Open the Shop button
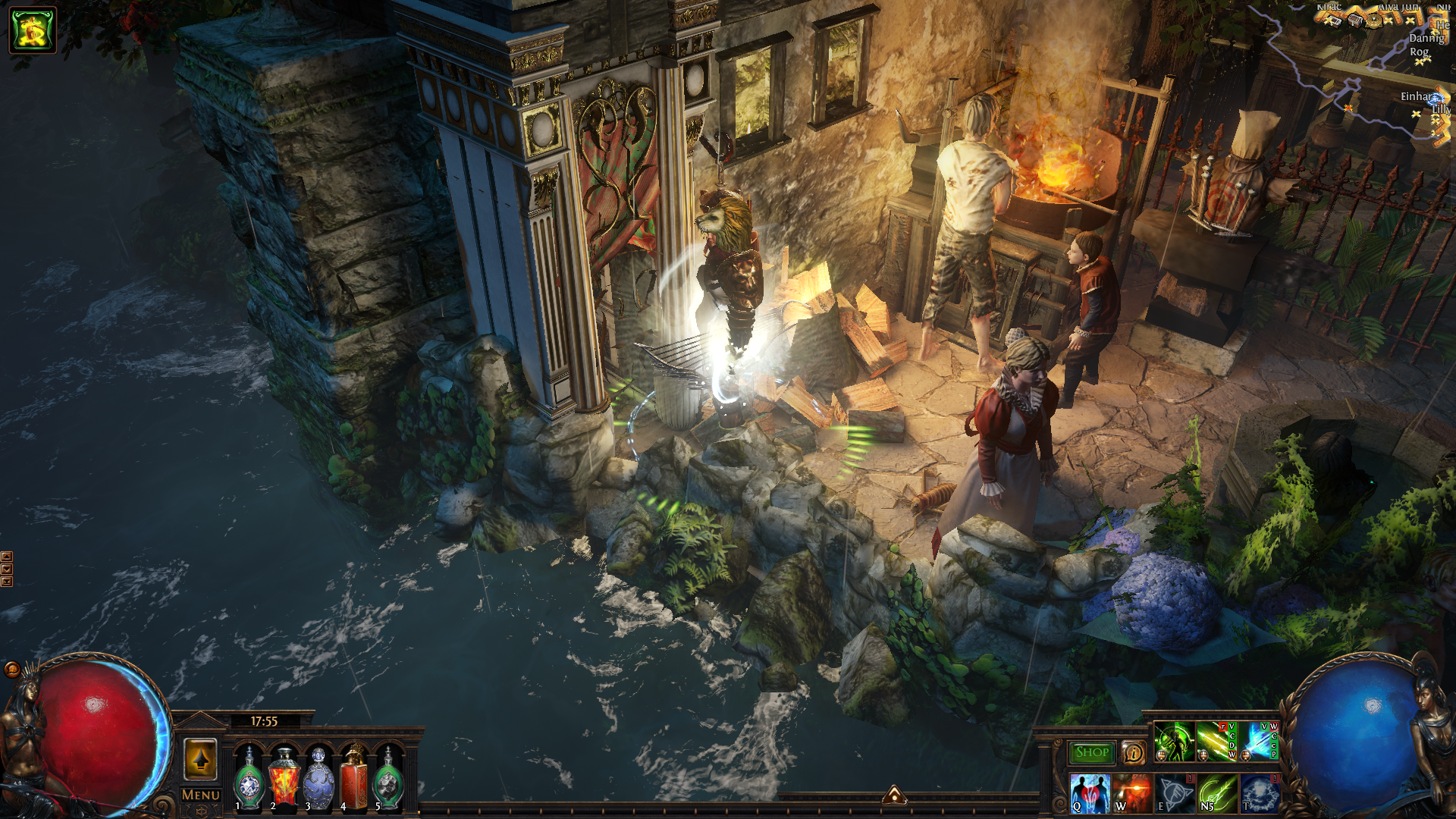The image size is (1456, 819). [1091, 752]
